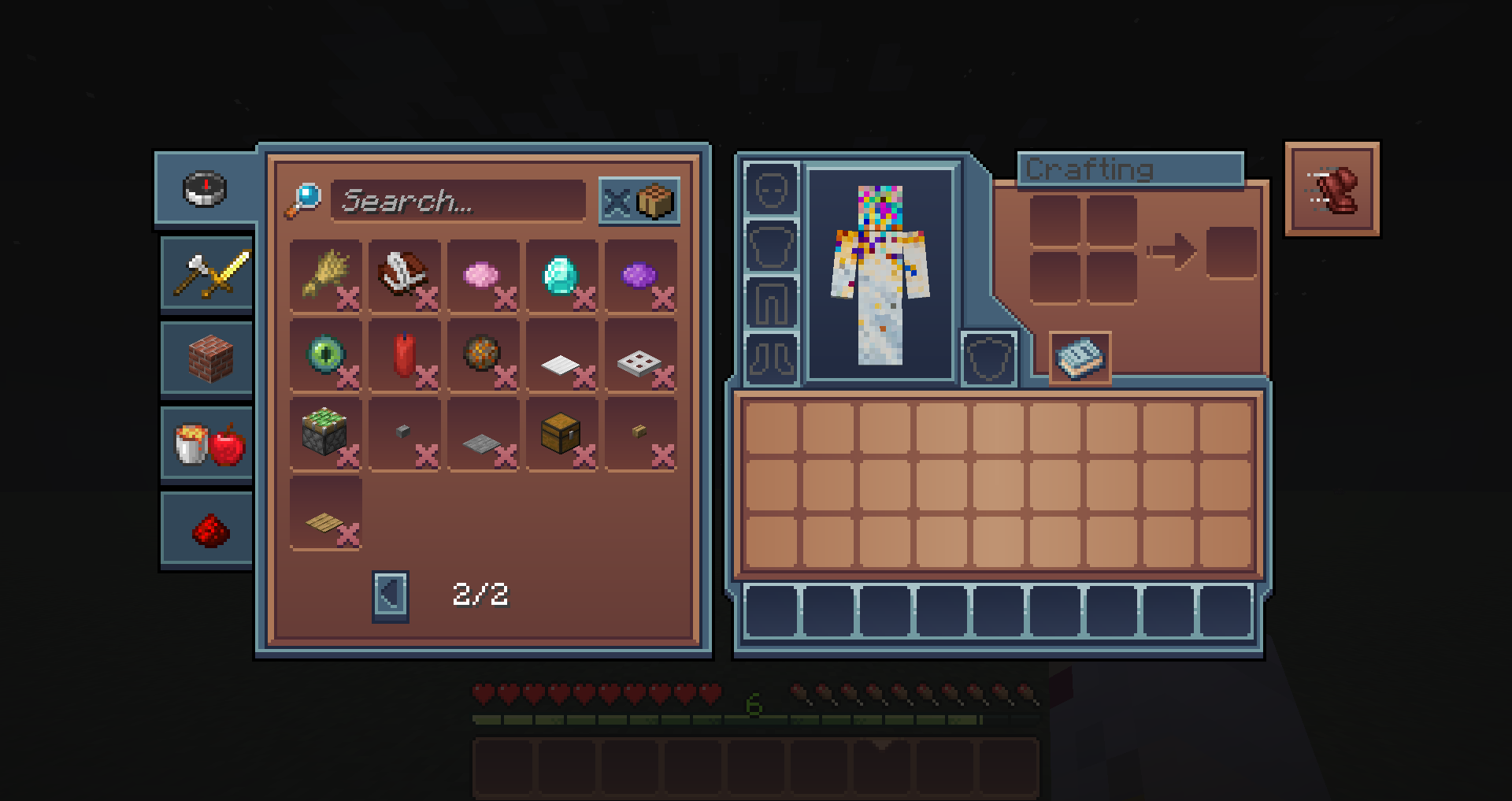
Task: Switch to the compass search-all tab
Action: (x=206, y=189)
